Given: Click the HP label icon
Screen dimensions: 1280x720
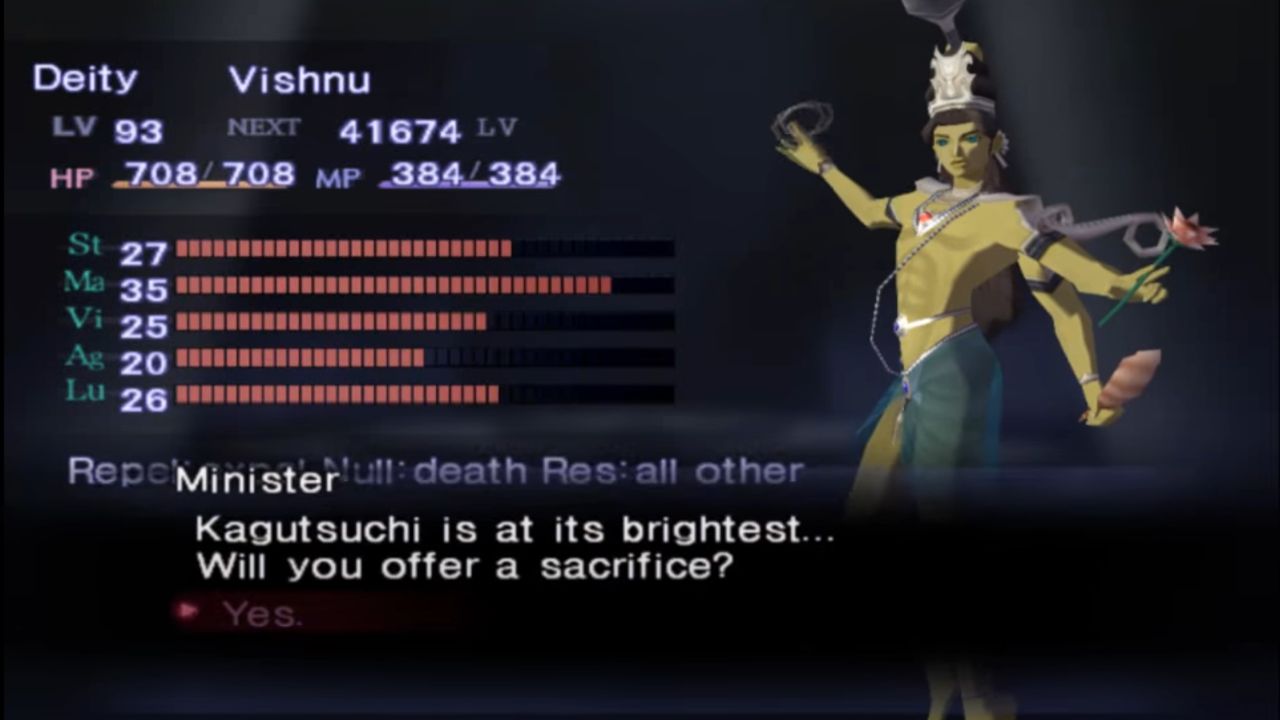Looking at the screenshot, I should coord(70,175).
